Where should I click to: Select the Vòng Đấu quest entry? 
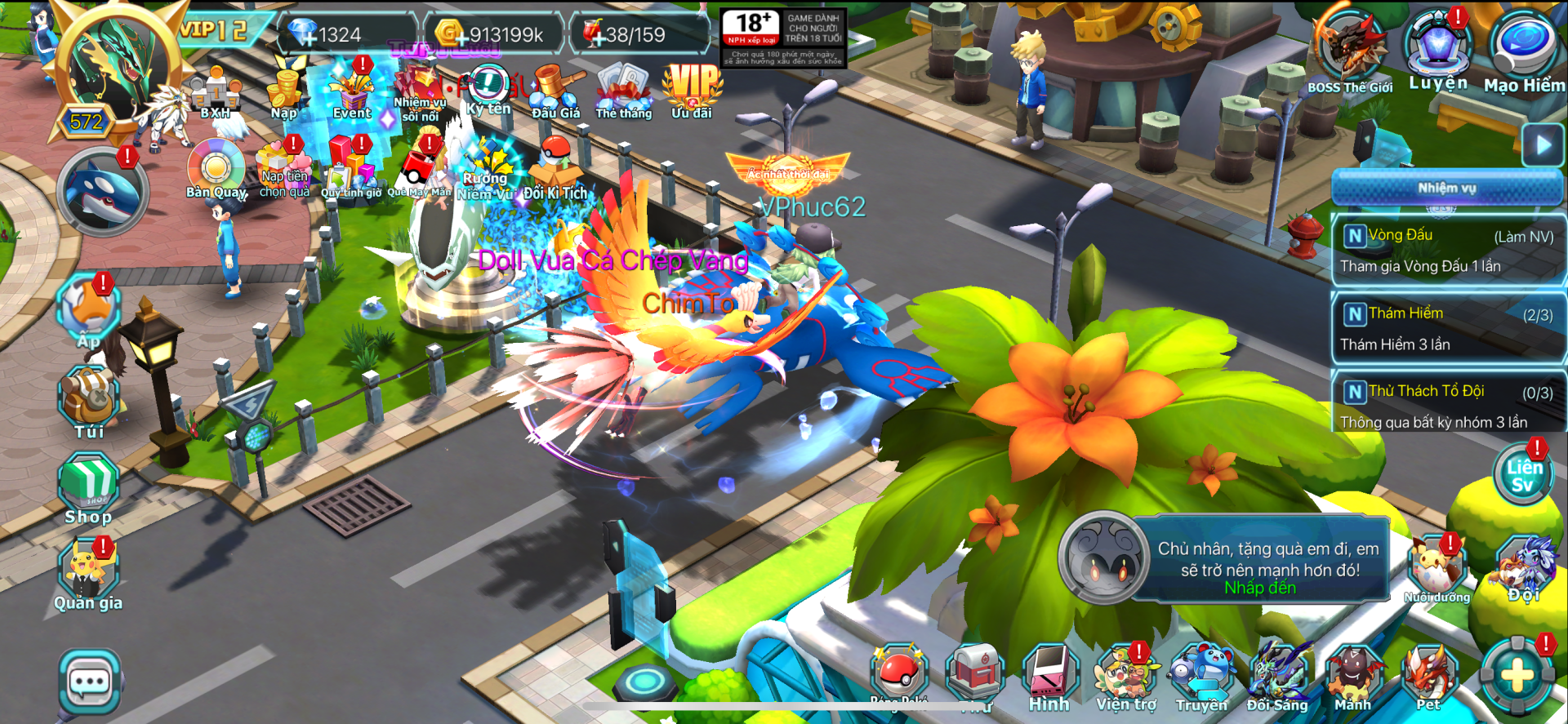click(1447, 250)
